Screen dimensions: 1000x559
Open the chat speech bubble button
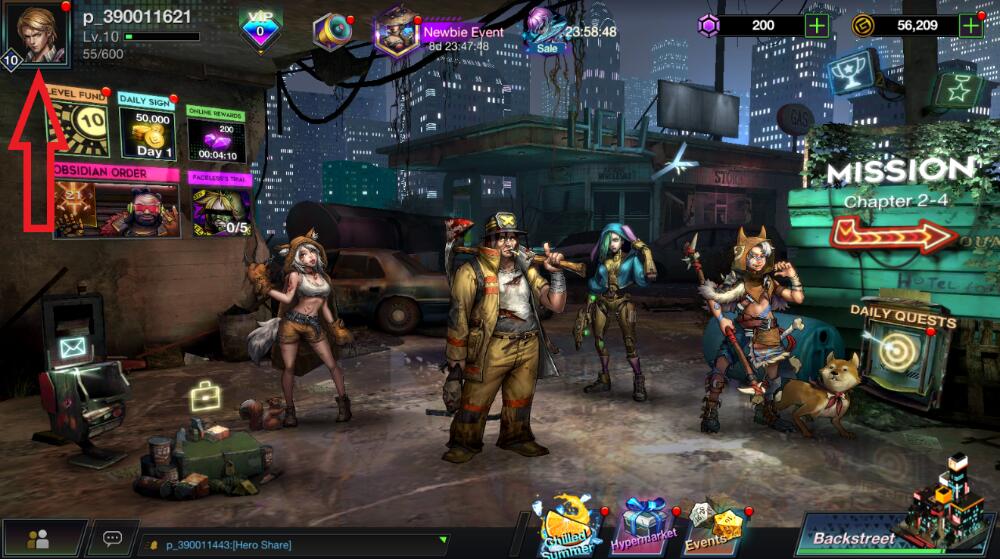tap(113, 539)
